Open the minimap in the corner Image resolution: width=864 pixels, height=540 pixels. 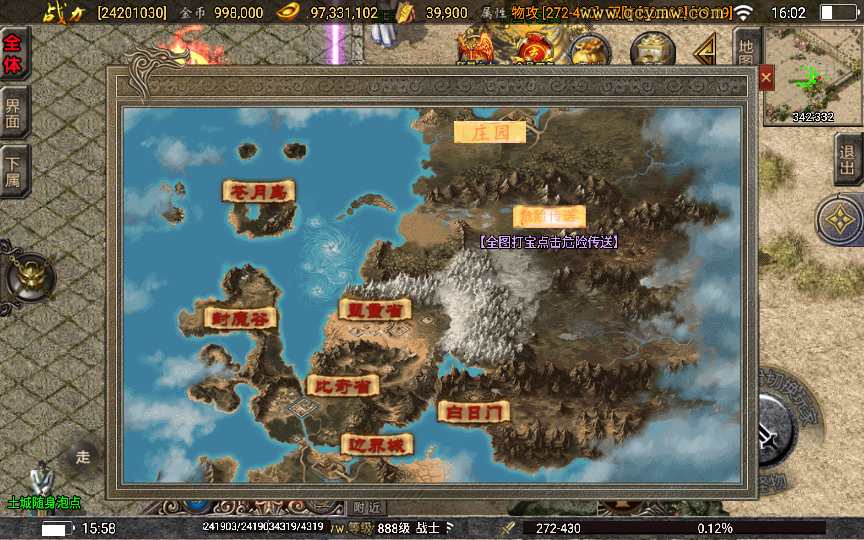pos(812,76)
